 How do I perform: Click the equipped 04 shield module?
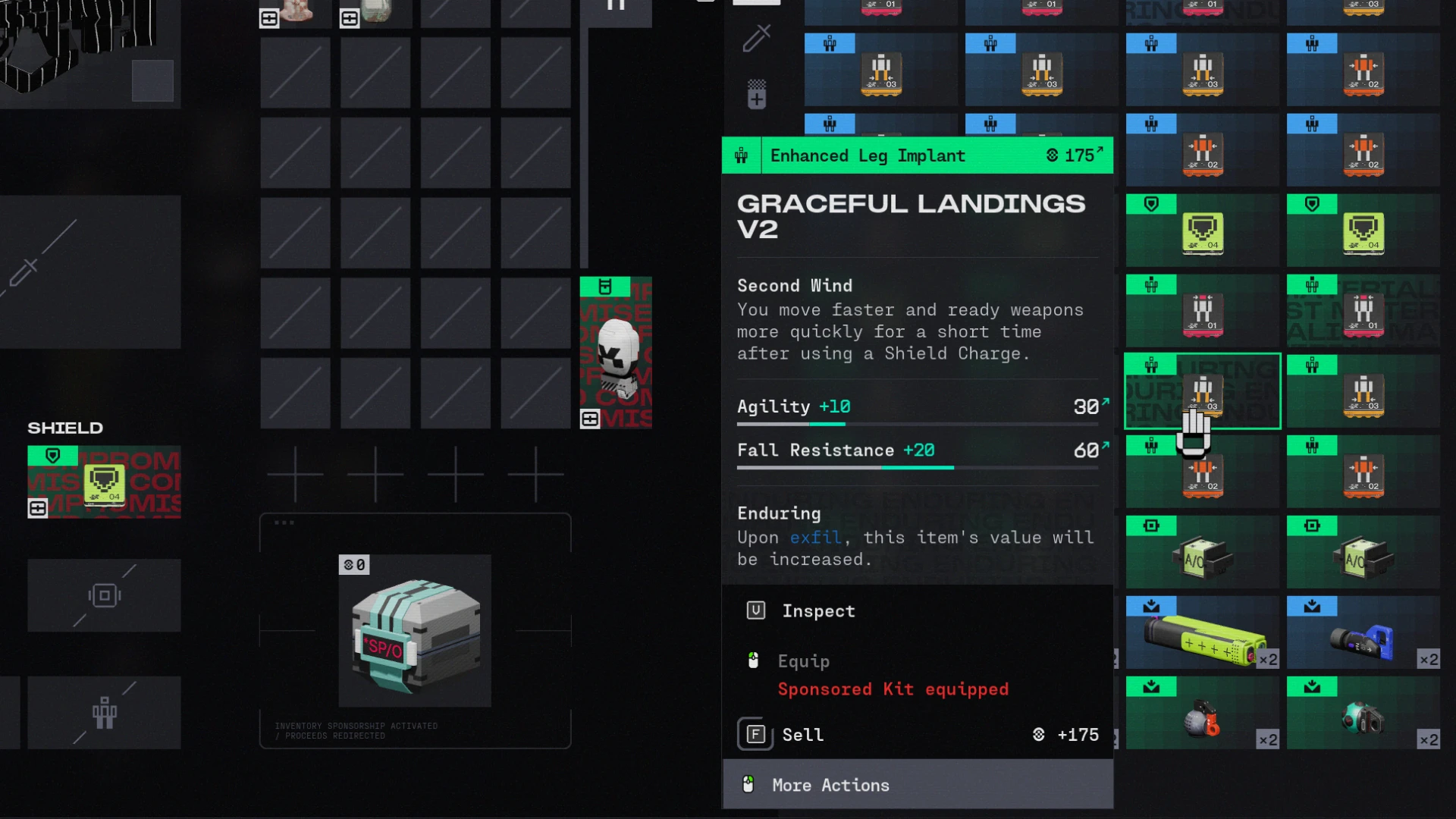tap(104, 482)
